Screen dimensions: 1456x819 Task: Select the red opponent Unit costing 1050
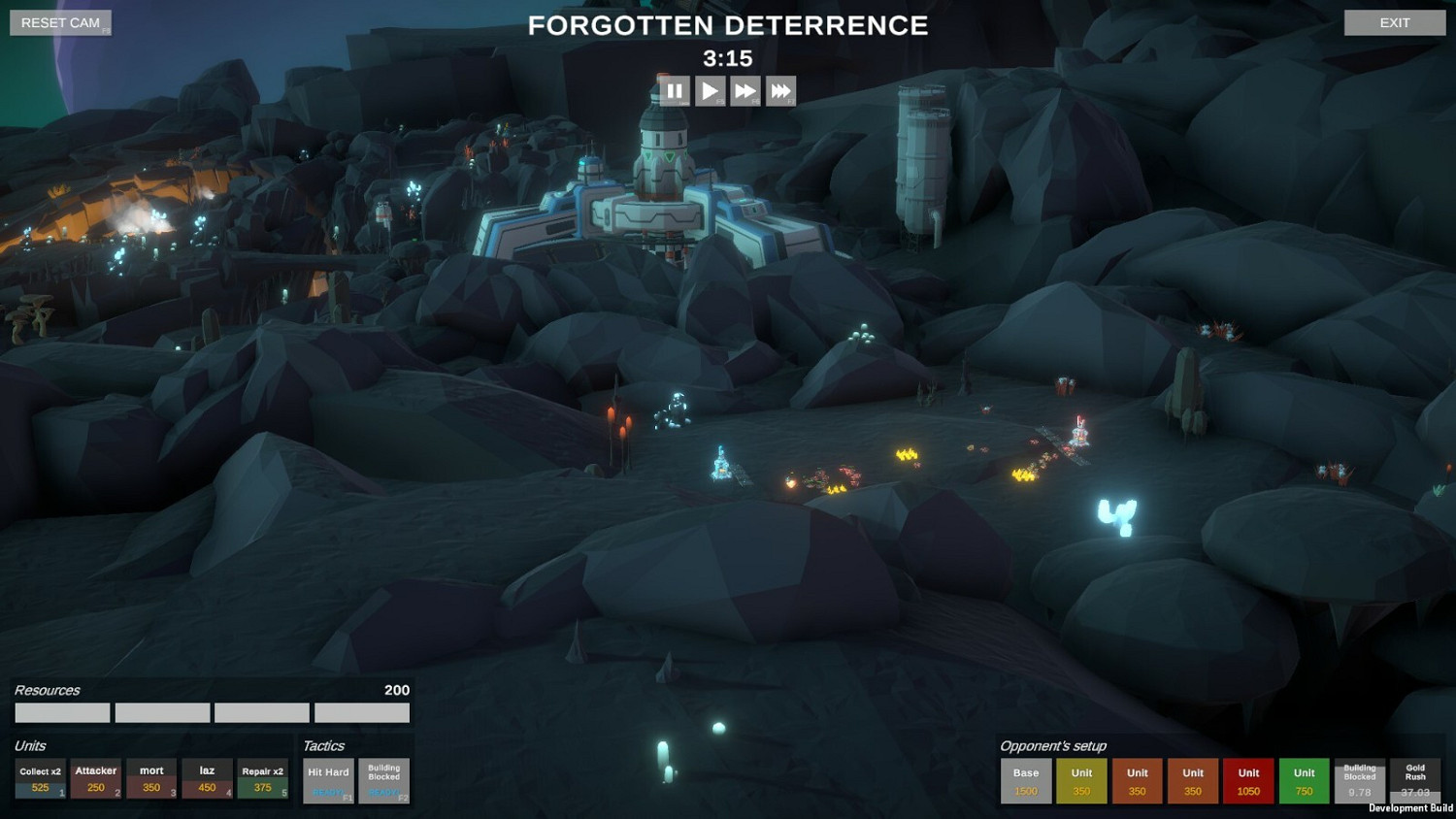[x=1247, y=779]
